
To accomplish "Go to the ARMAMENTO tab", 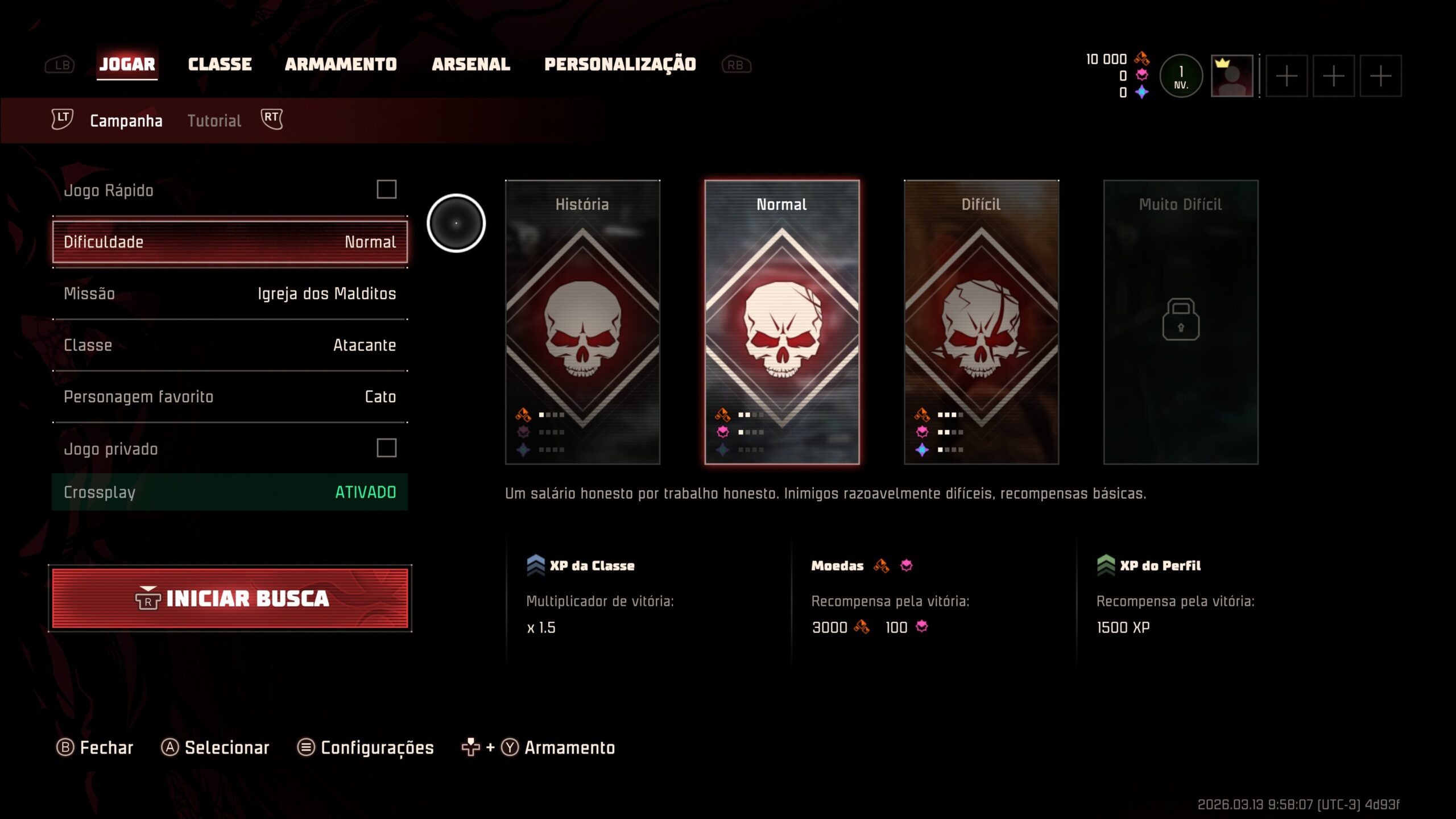I will pyautogui.click(x=341, y=64).
